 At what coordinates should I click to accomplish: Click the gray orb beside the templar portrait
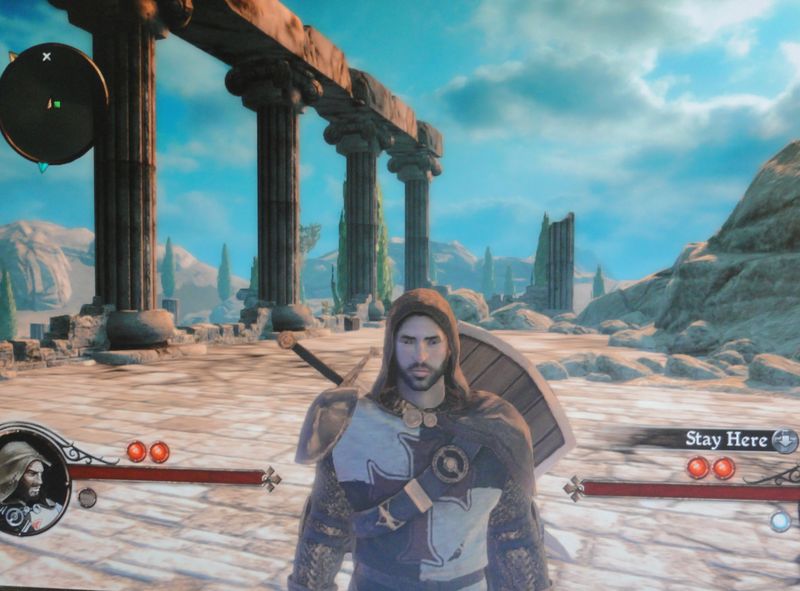click(87, 497)
